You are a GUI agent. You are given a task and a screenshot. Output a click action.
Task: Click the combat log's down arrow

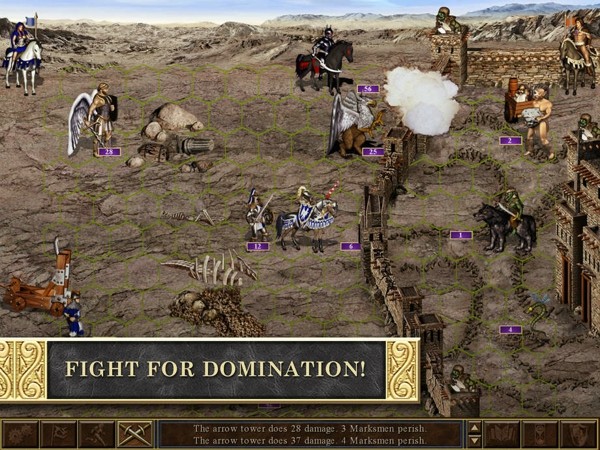[x=475, y=441]
